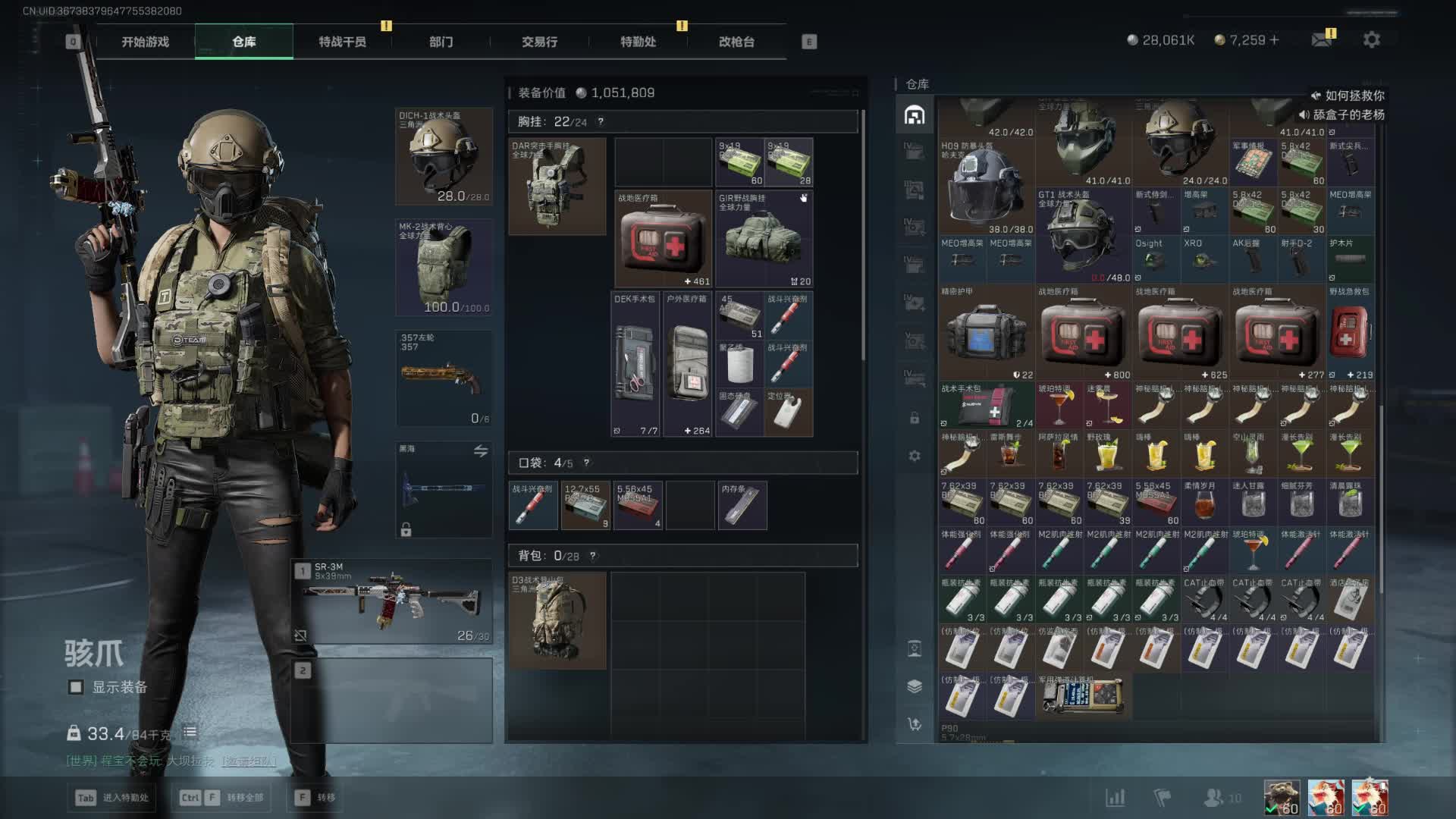Screen dimensions: 1456x819
Task: Select the 野战急救包 red first aid kit
Action: coord(1350,333)
